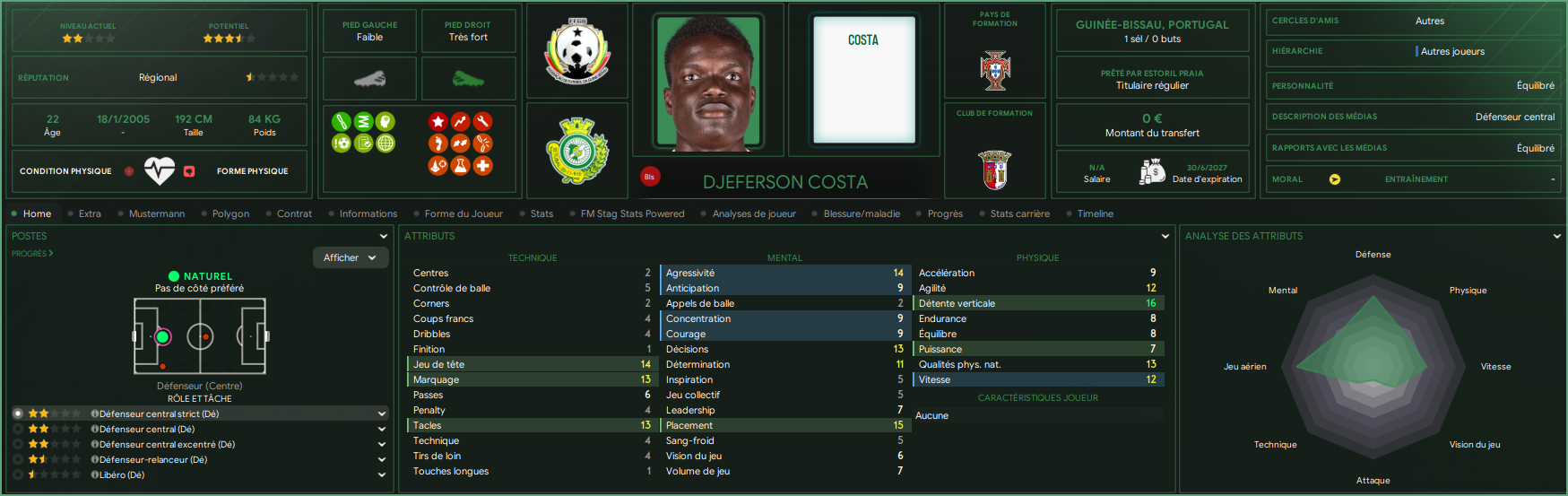This screenshot has height=496, width=1568.
Task: Open the Timeline tab
Action: click(1095, 213)
